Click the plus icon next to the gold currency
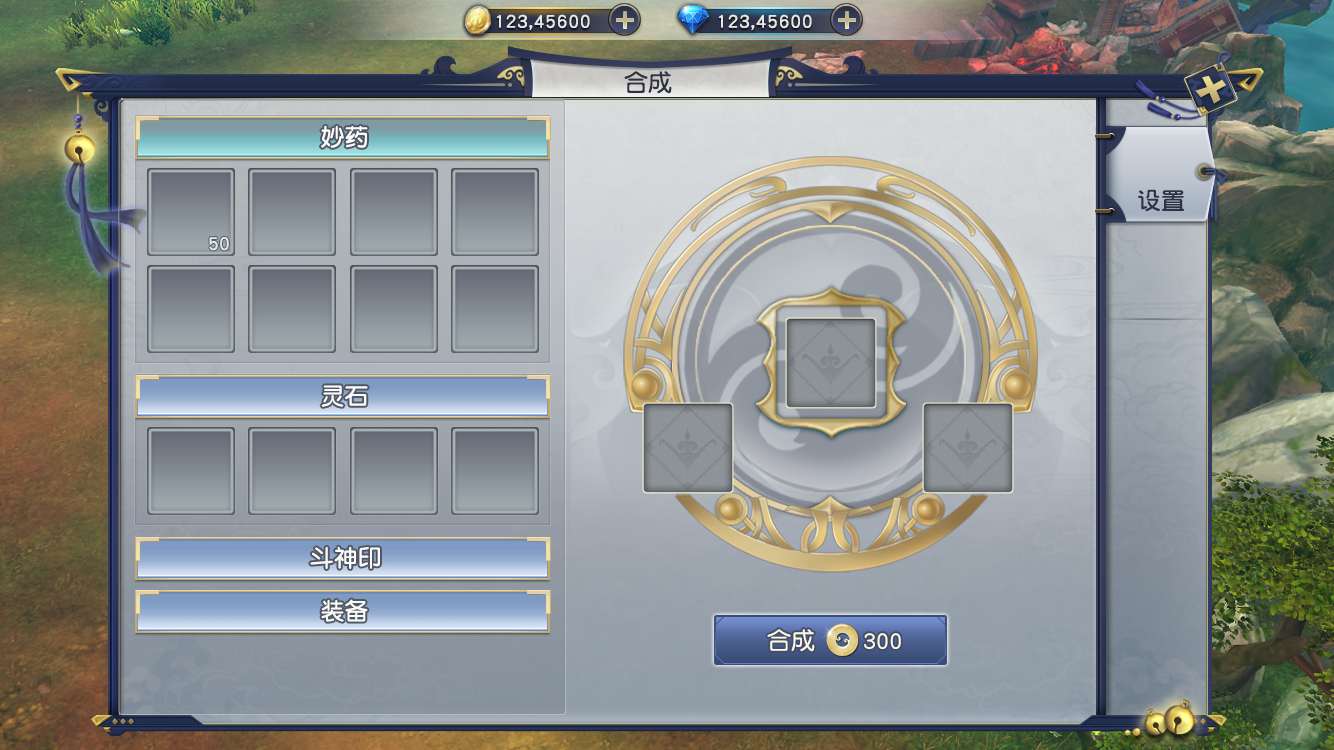The width and height of the screenshot is (1334, 750). [x=623, y=20]
